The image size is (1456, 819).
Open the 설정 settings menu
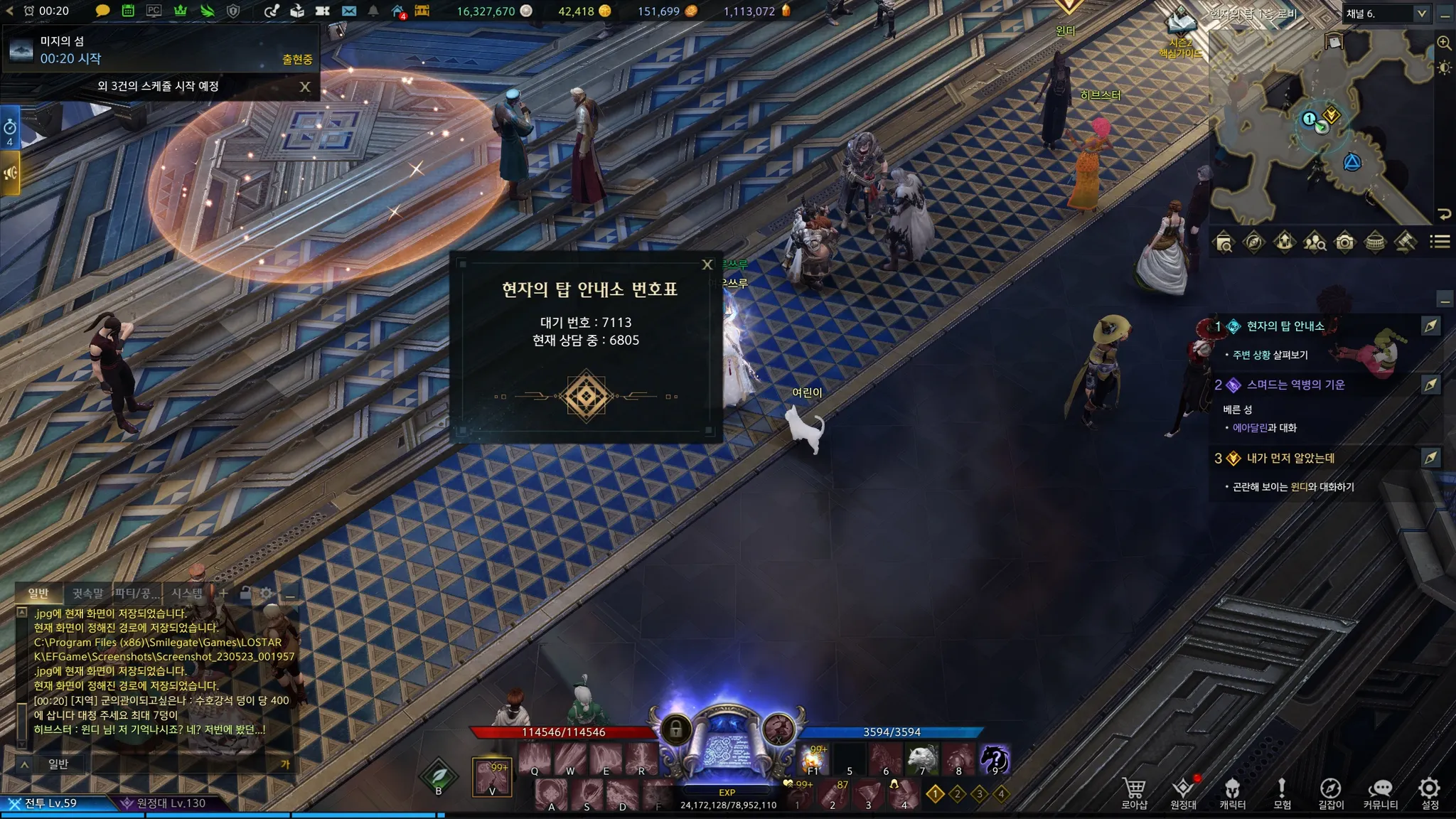[1430, 793]
